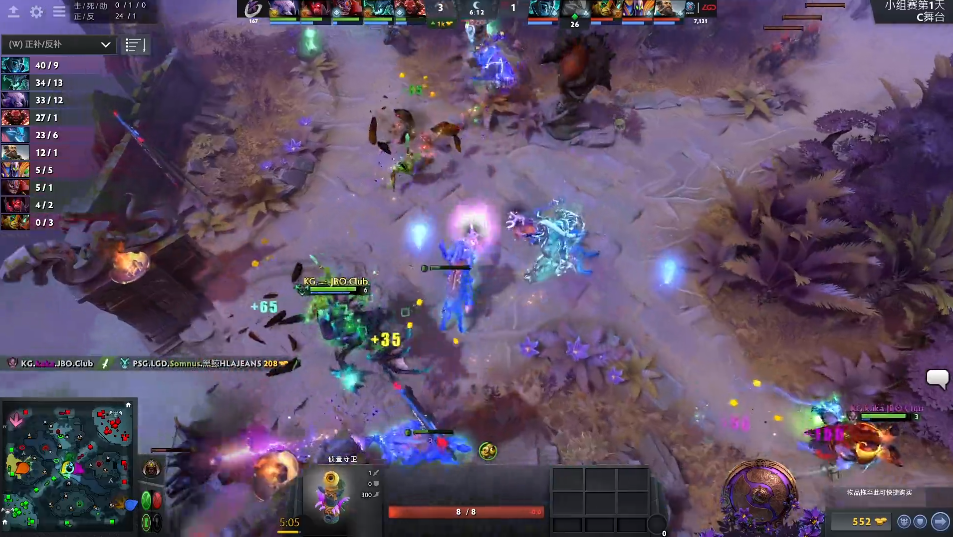Select the hero row showing 40 / 9

(x=32, y=65)
